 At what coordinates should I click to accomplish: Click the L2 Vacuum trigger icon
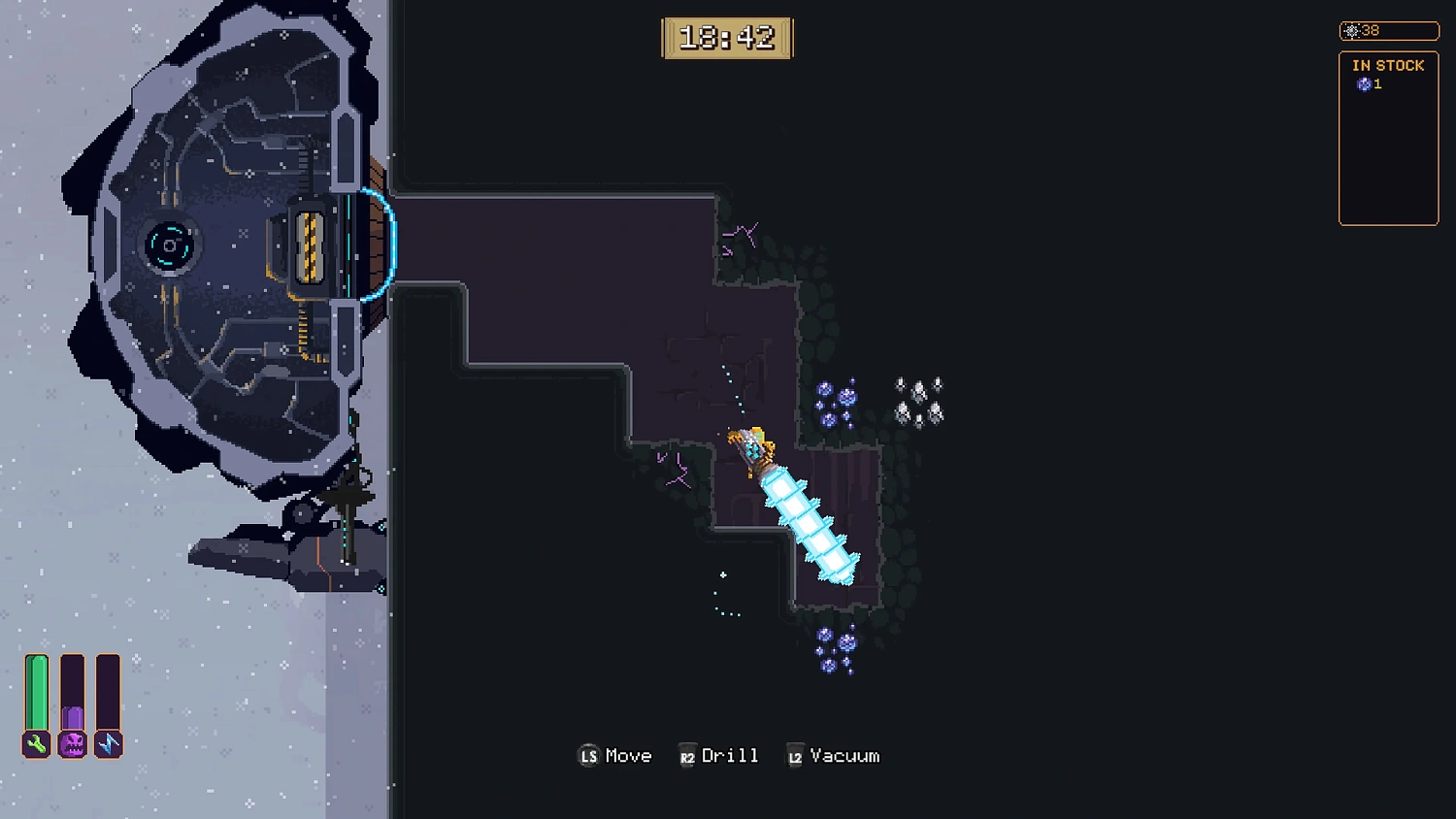(x=794, y=755)
